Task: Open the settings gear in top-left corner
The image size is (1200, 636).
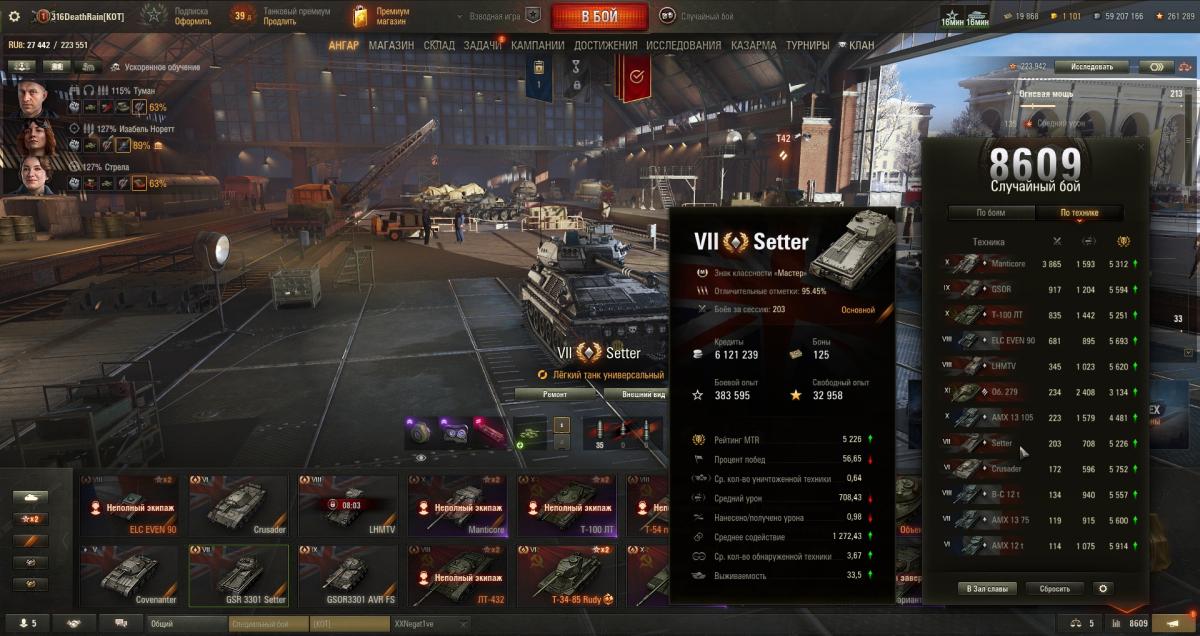Action: 14,16
